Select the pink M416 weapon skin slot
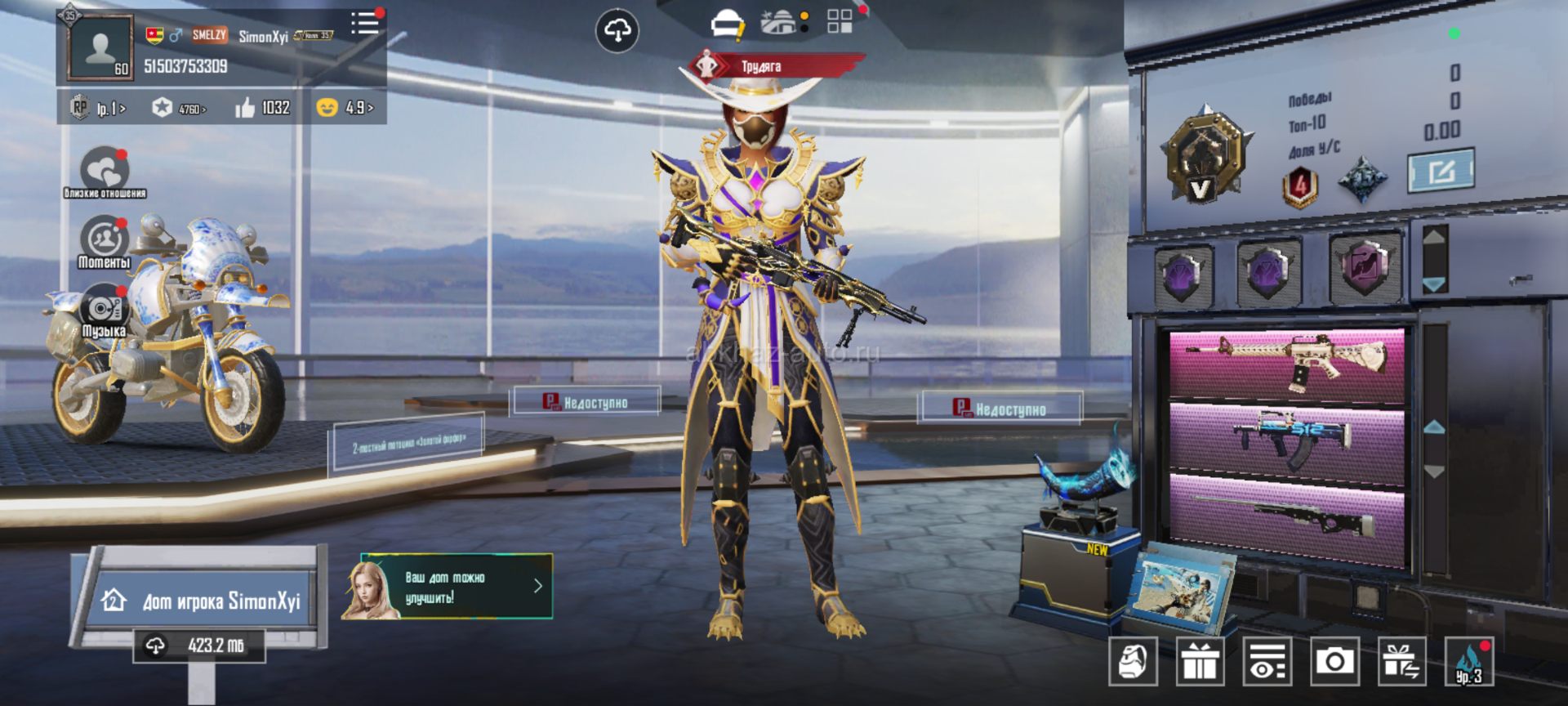 [1286, 364]
